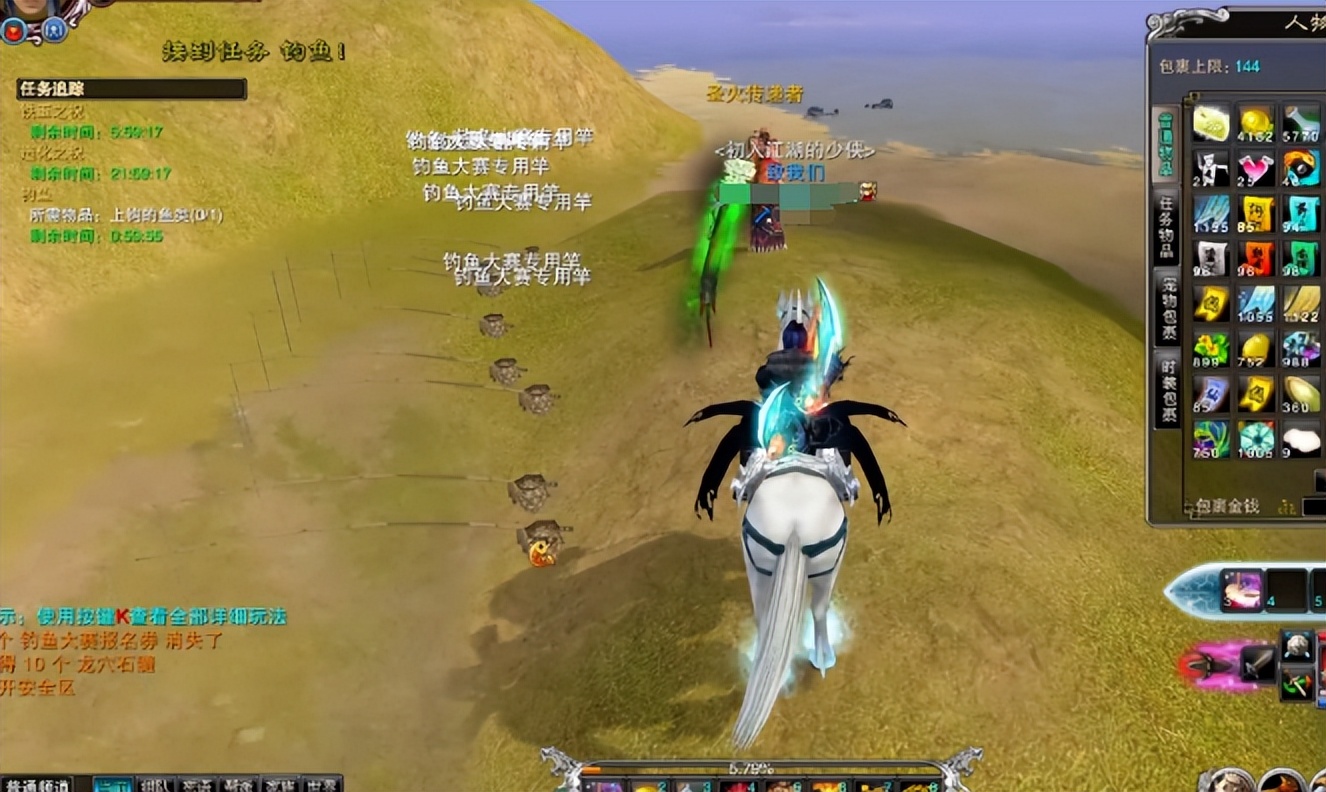Select the red scroll item with count 98
The width and height of the screenshot is (1326, 792).
point(1256,258)
